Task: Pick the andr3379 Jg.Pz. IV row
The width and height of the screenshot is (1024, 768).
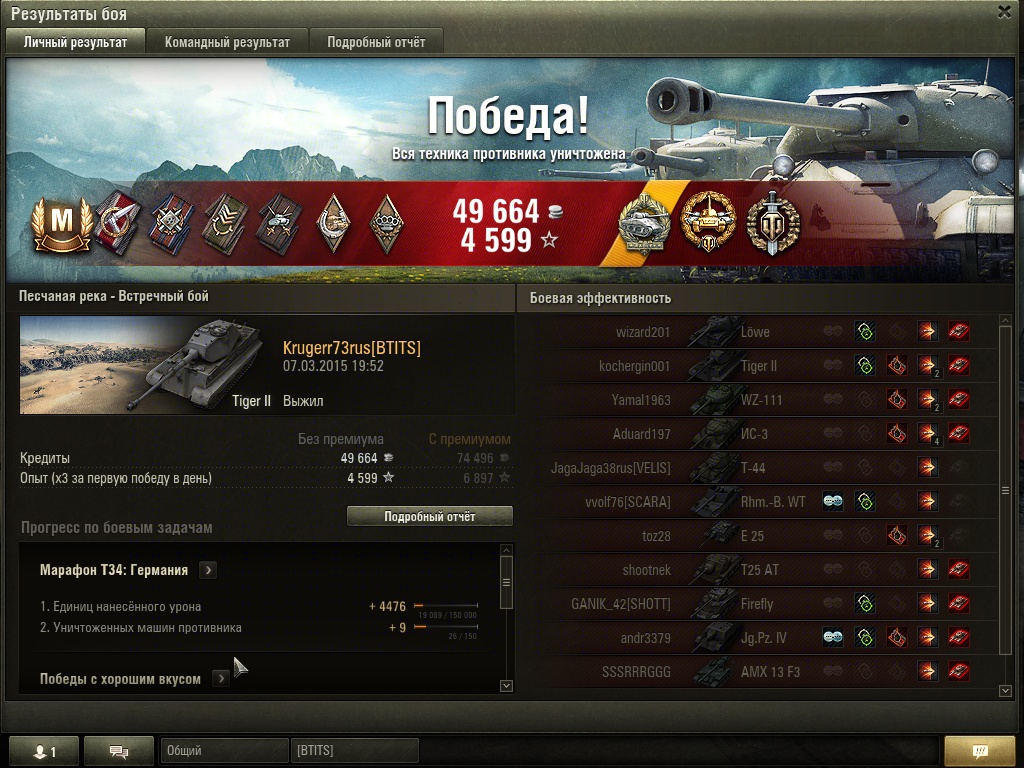Action: 760,638
